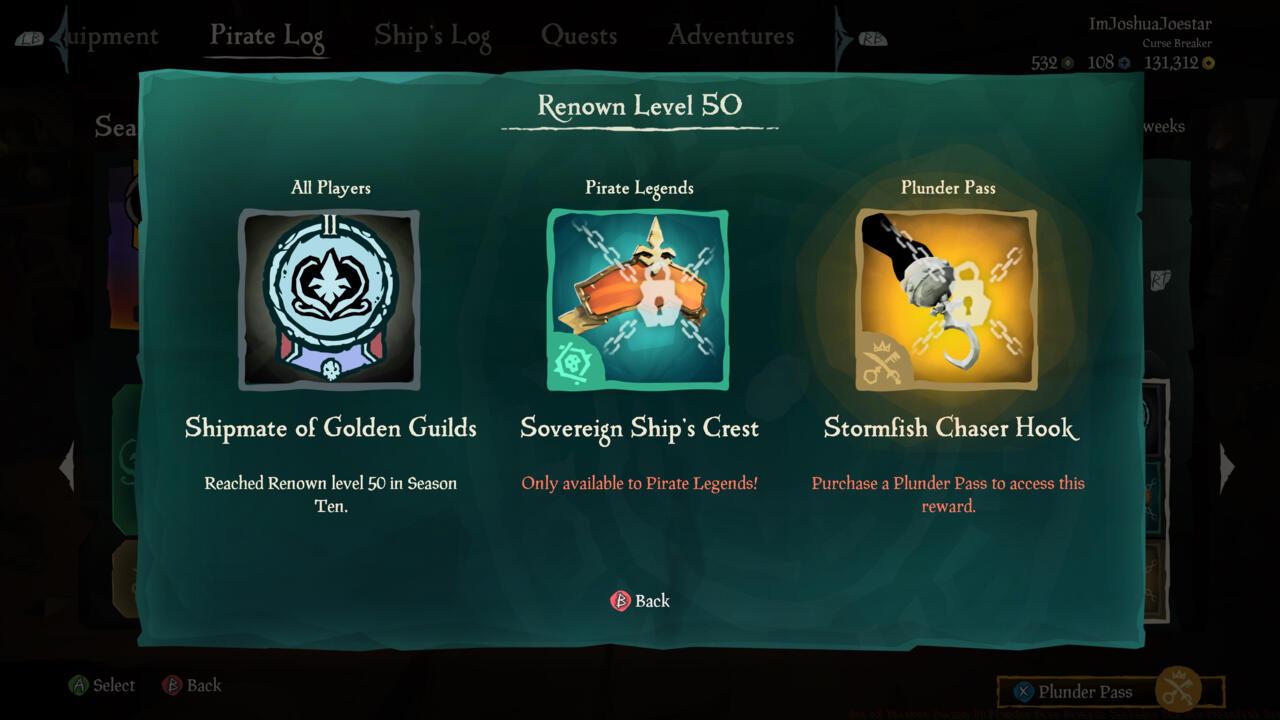Image resolution: width=1280 pixels, height=720 pixels.
Task: Click the left navigation chevron arrow
Action: (67, 467)
